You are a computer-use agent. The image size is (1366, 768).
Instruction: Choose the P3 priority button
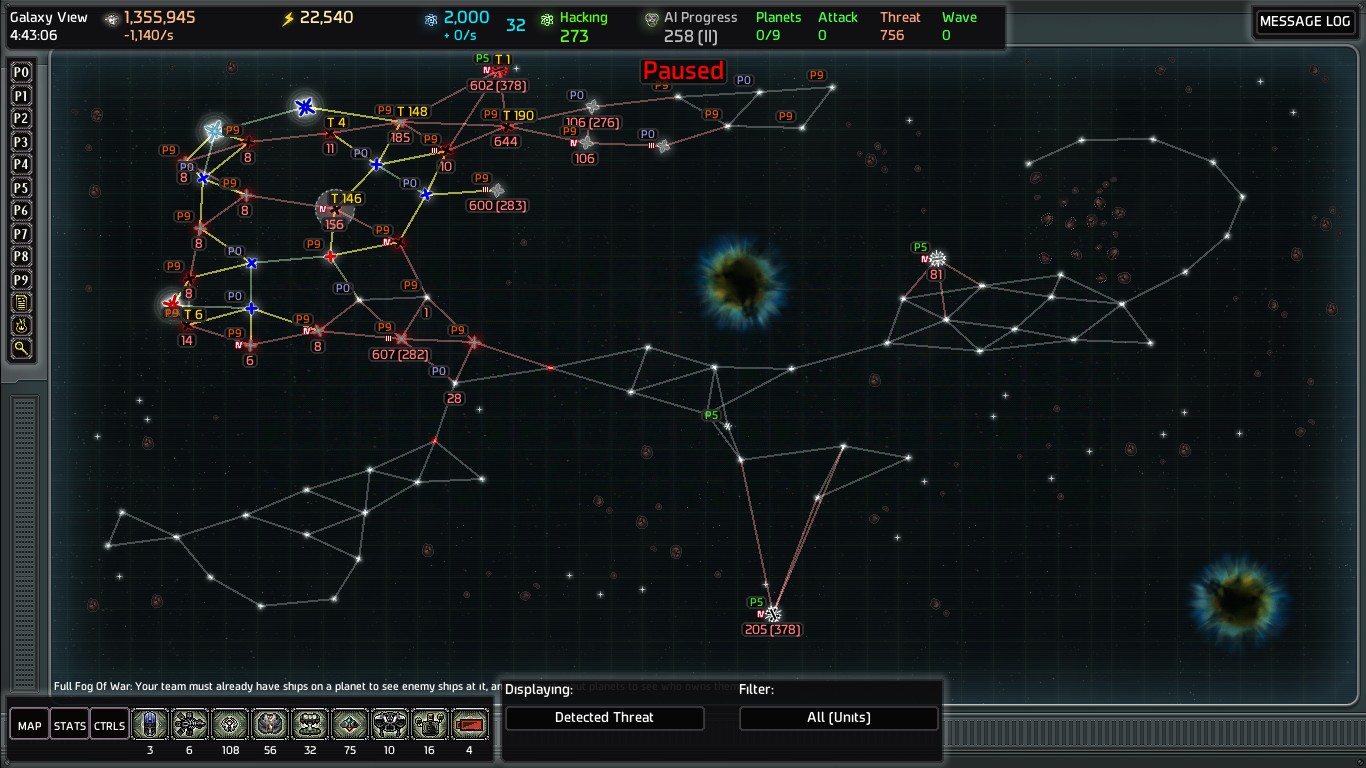(x=21, y=142)
